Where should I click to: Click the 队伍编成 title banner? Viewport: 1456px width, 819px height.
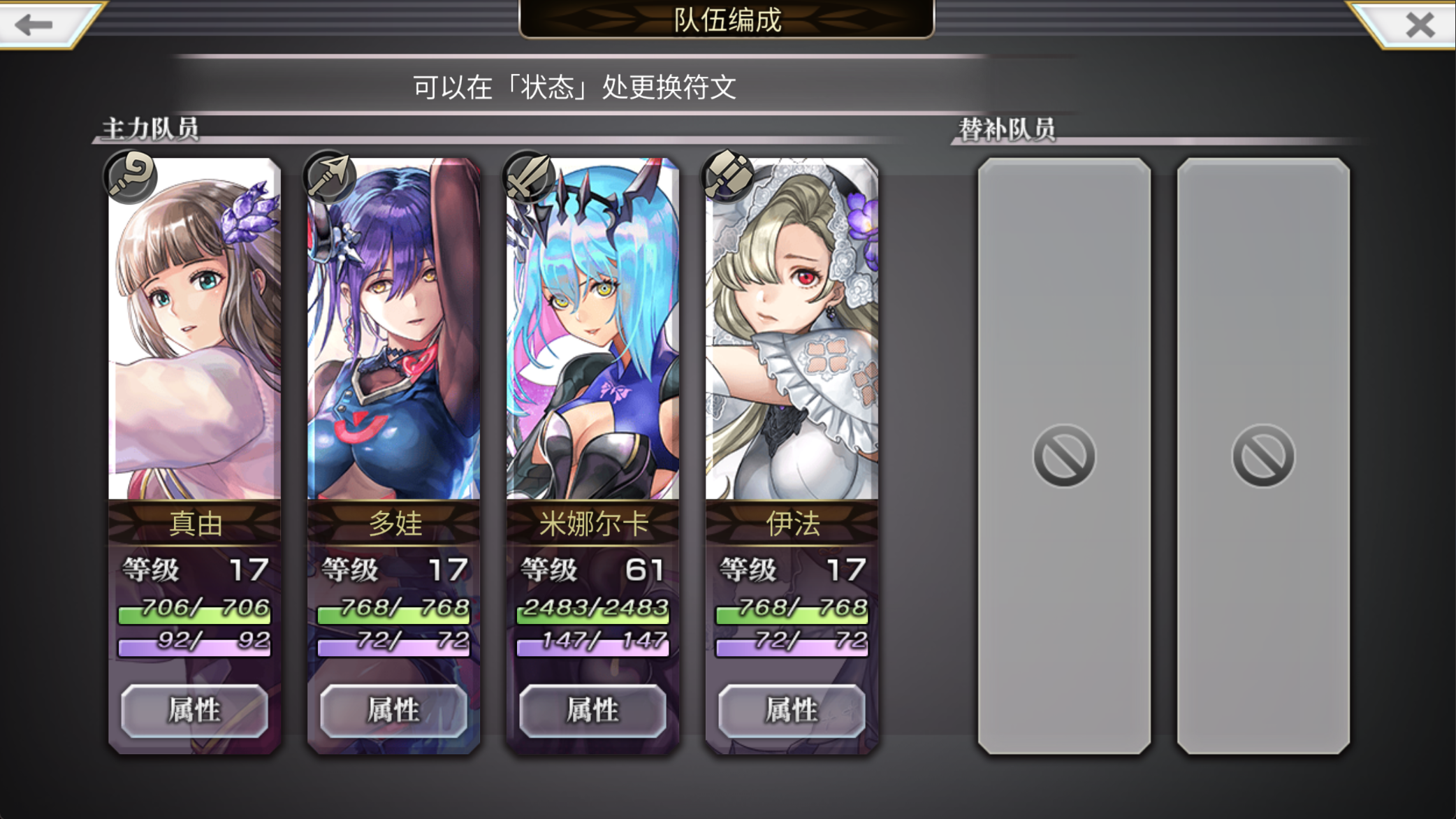[728, 20]
